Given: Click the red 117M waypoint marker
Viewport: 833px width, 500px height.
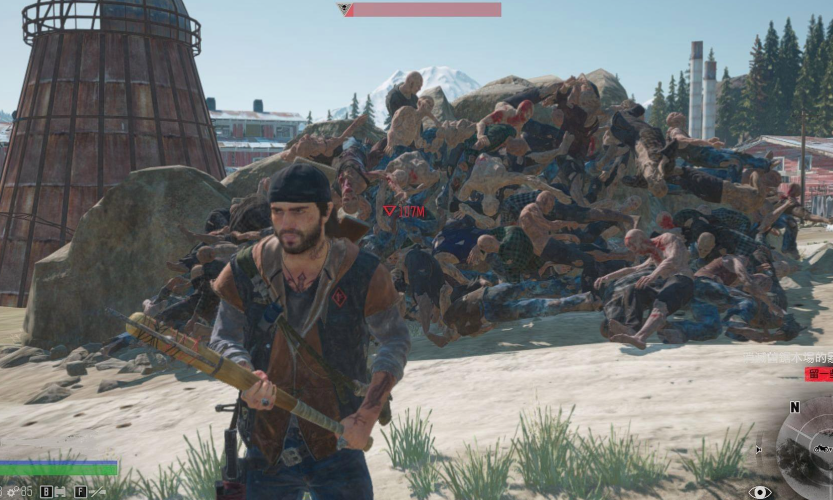Looking at the screenshot, I should [x=405, y=212].
